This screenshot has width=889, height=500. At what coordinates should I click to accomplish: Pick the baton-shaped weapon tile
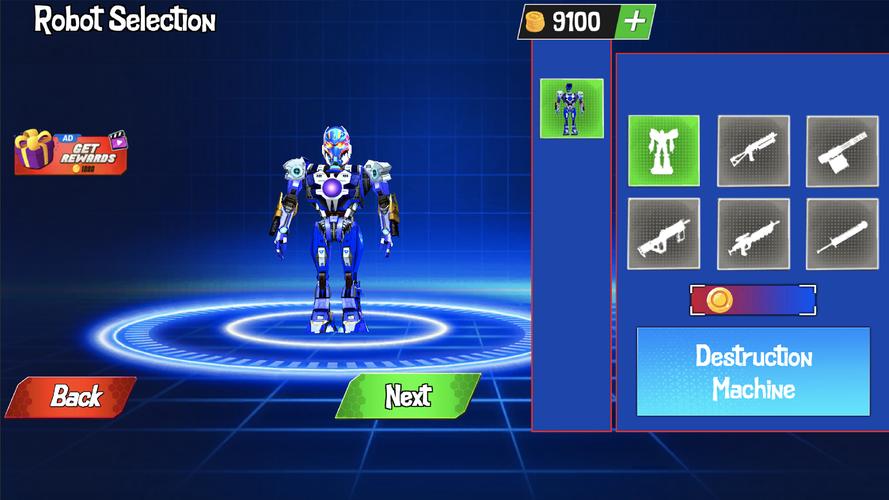click(x=842, y=234)
